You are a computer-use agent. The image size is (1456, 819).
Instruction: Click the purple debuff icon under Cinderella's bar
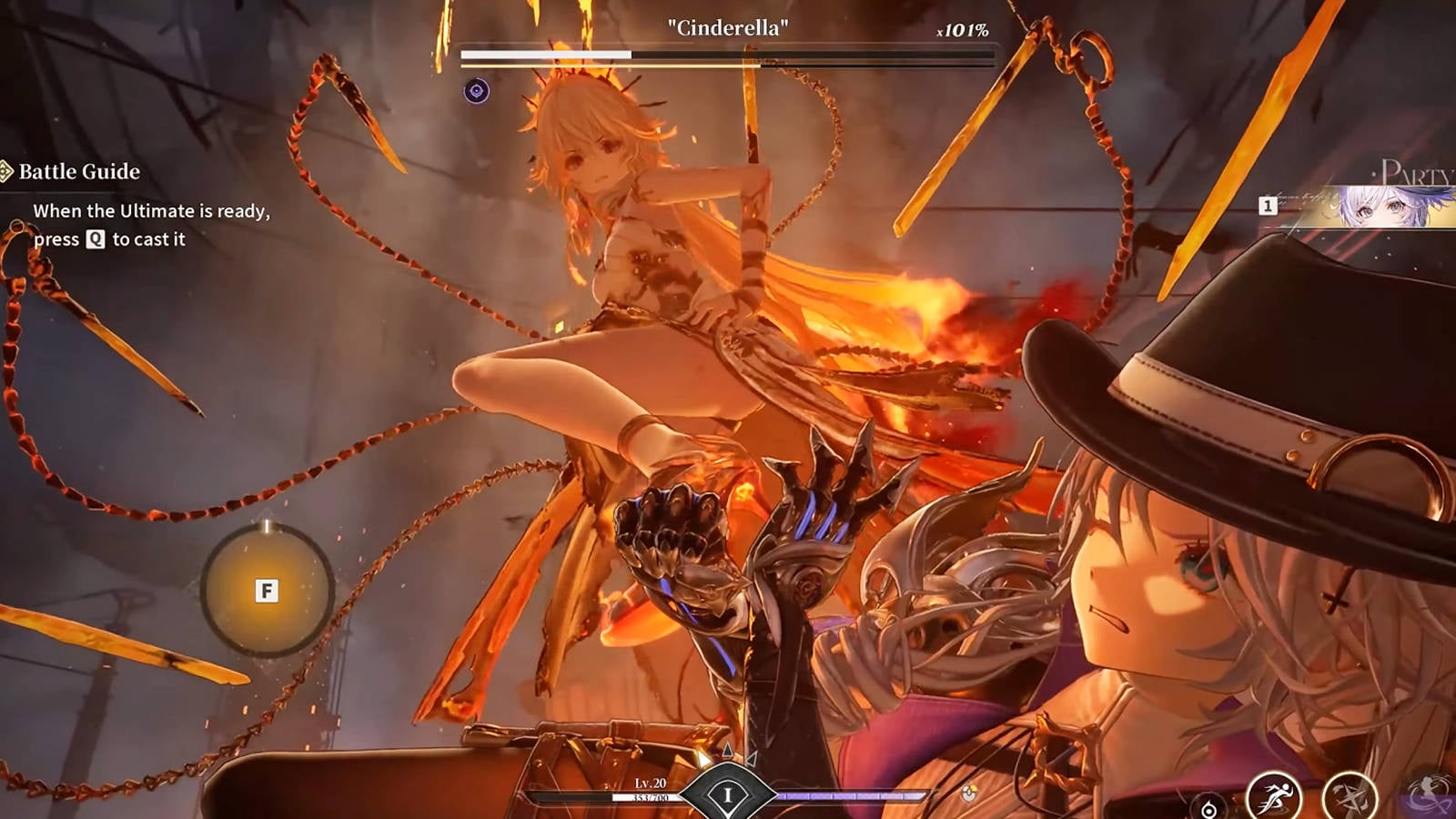point(476,91)
